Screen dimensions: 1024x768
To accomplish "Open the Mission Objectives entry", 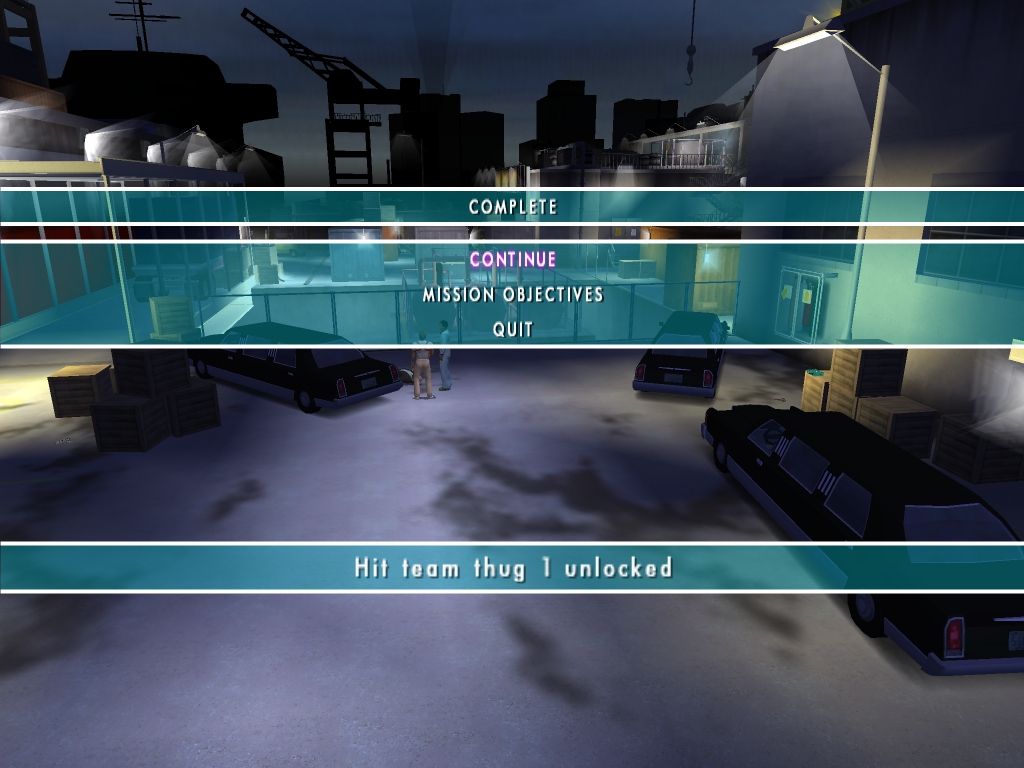I will click(x=512, y=295).
